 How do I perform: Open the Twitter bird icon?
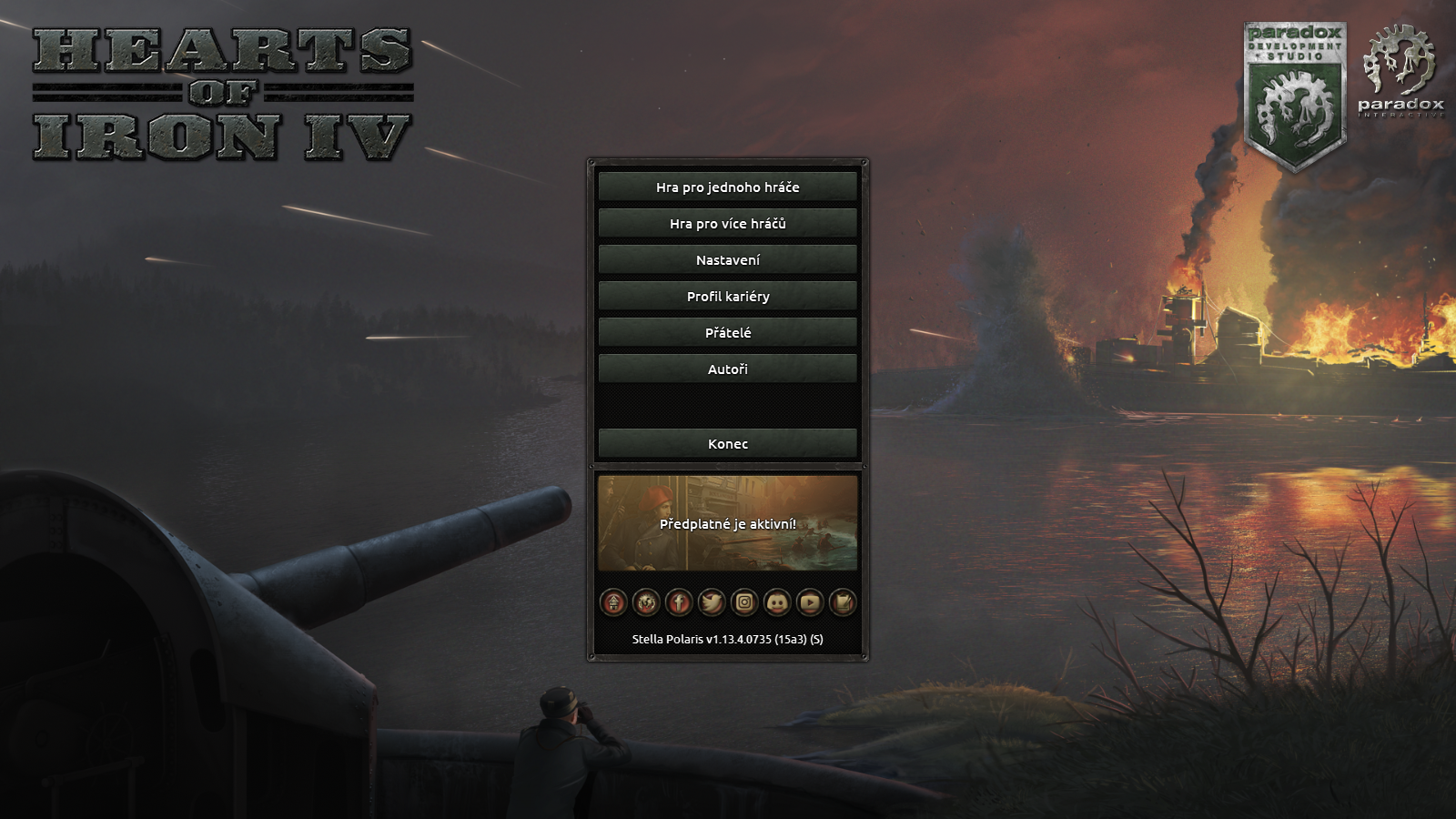[x=712, y=602]
